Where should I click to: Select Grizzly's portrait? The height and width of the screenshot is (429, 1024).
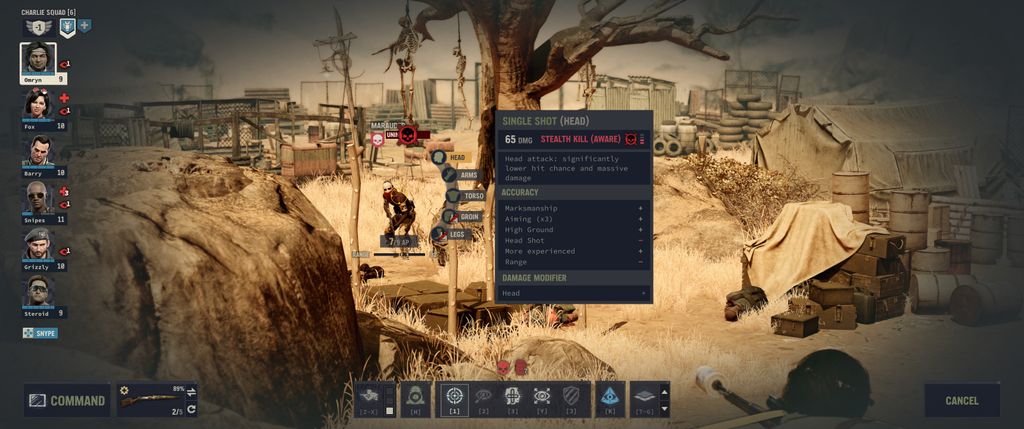coord(37,244)
